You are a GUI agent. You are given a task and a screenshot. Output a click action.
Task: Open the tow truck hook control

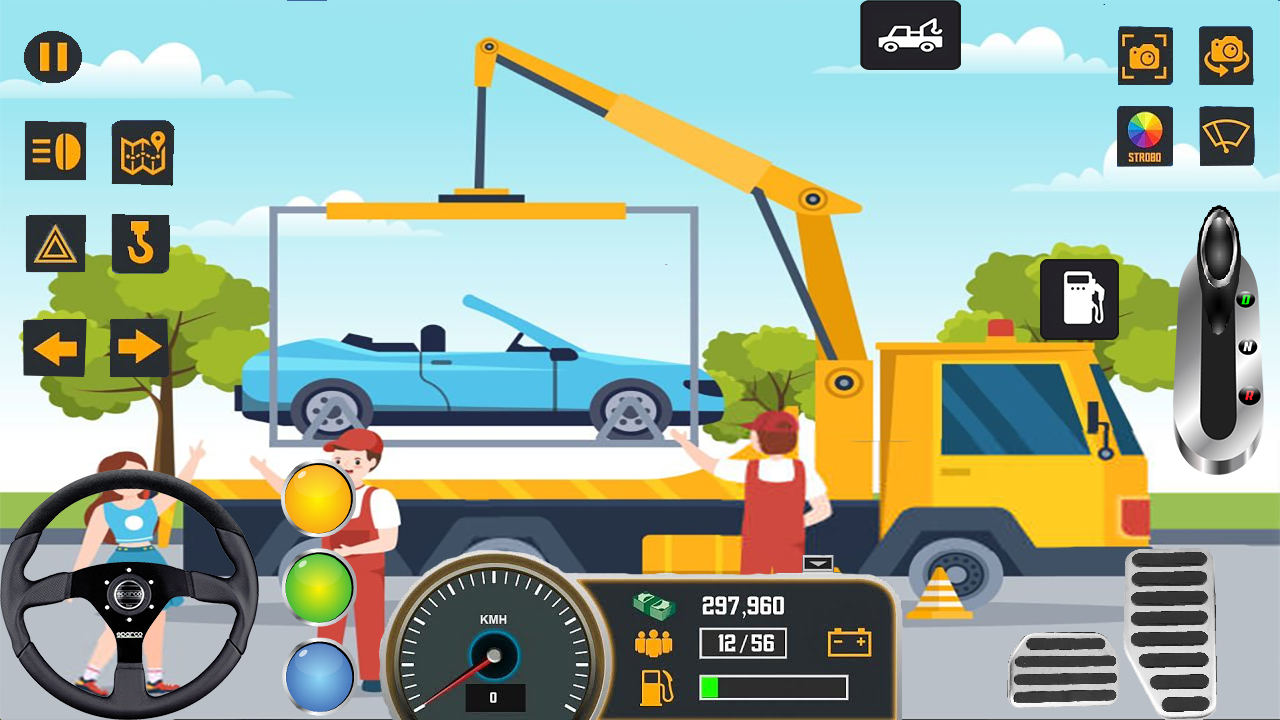[x=140, y=242]
